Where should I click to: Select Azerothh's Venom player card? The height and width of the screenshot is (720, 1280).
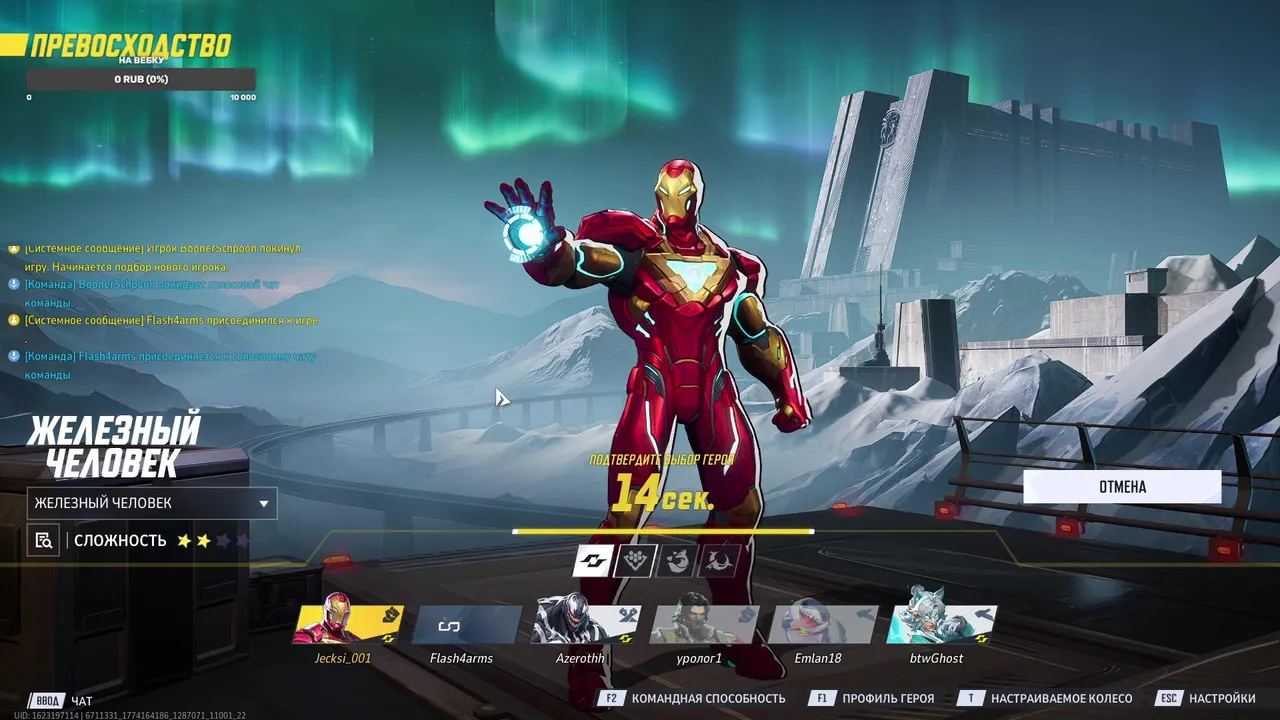point(584,625)
